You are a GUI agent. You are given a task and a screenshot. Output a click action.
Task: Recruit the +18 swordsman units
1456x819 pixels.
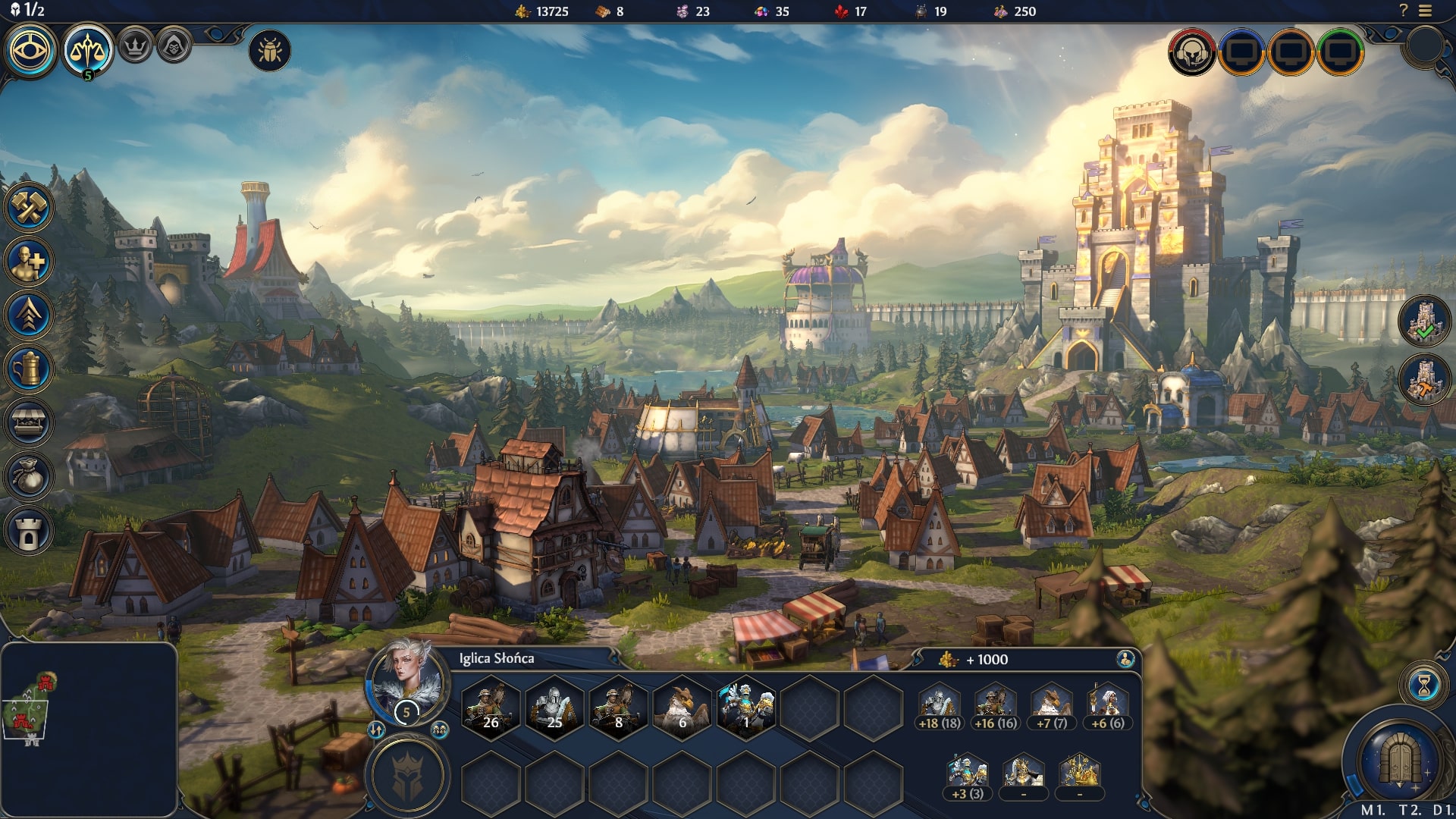(940, 707)
